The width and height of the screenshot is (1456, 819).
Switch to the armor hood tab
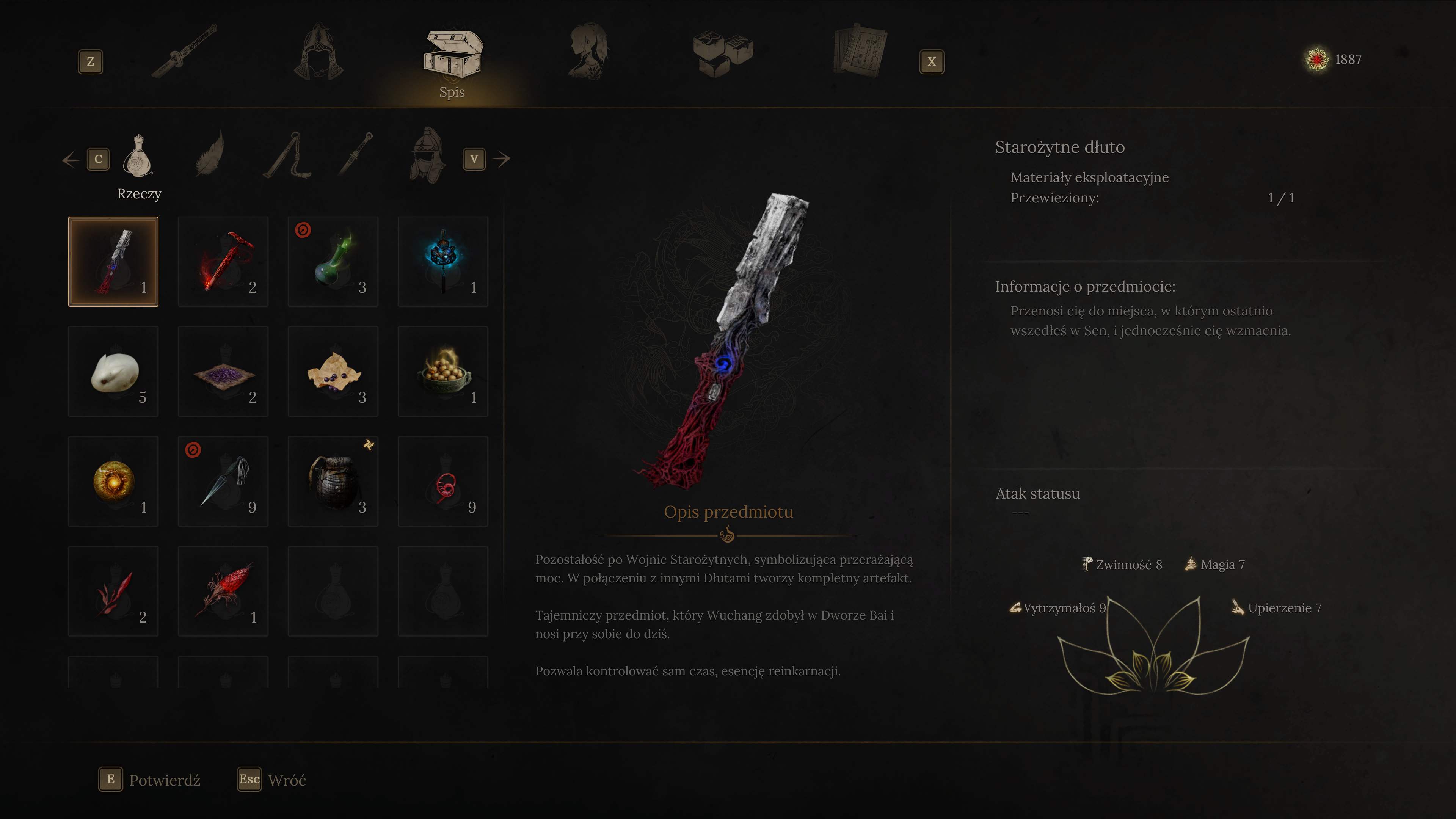319,52
